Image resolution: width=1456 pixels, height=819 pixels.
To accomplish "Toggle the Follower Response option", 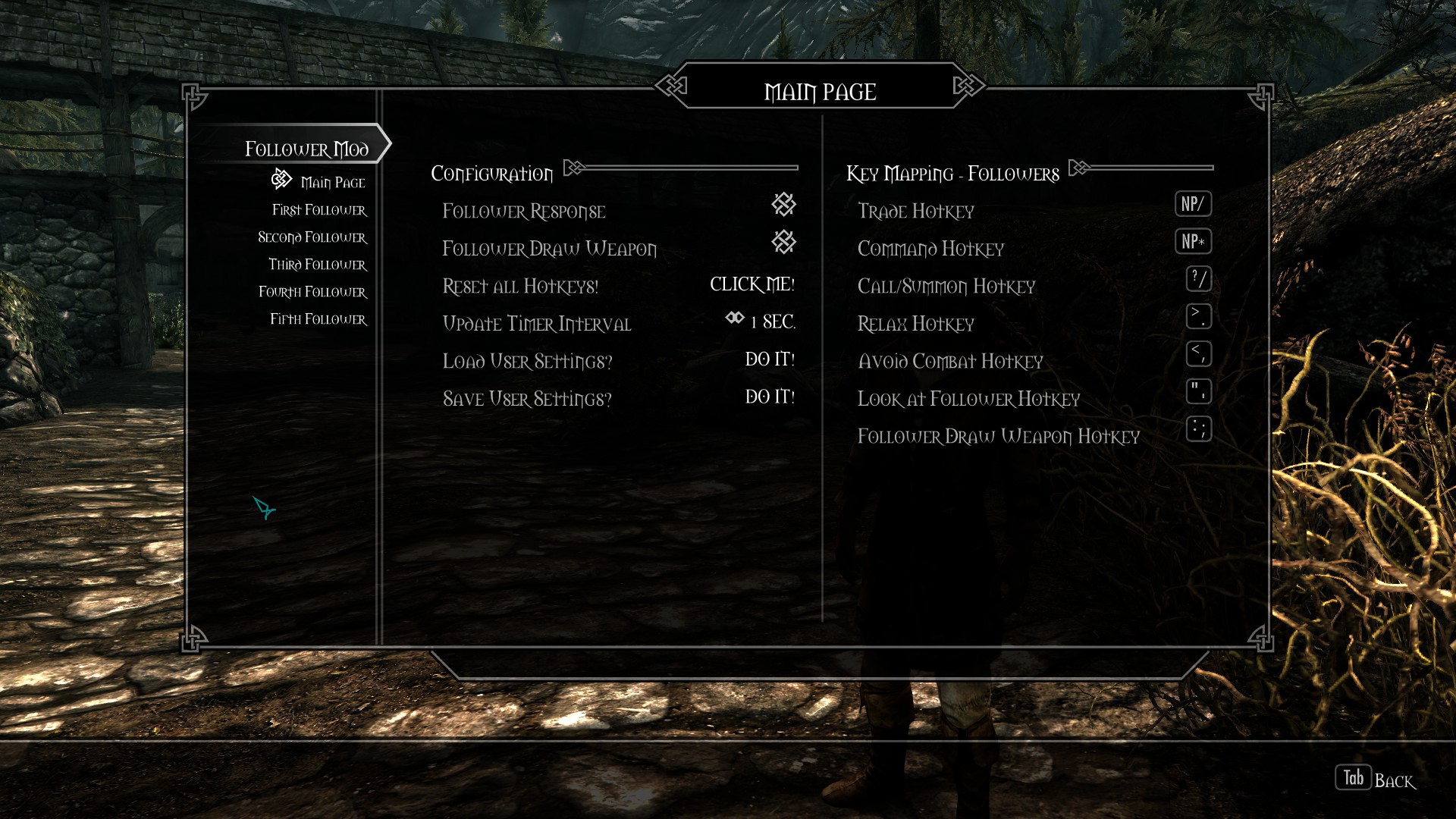I will click(783, 204).
